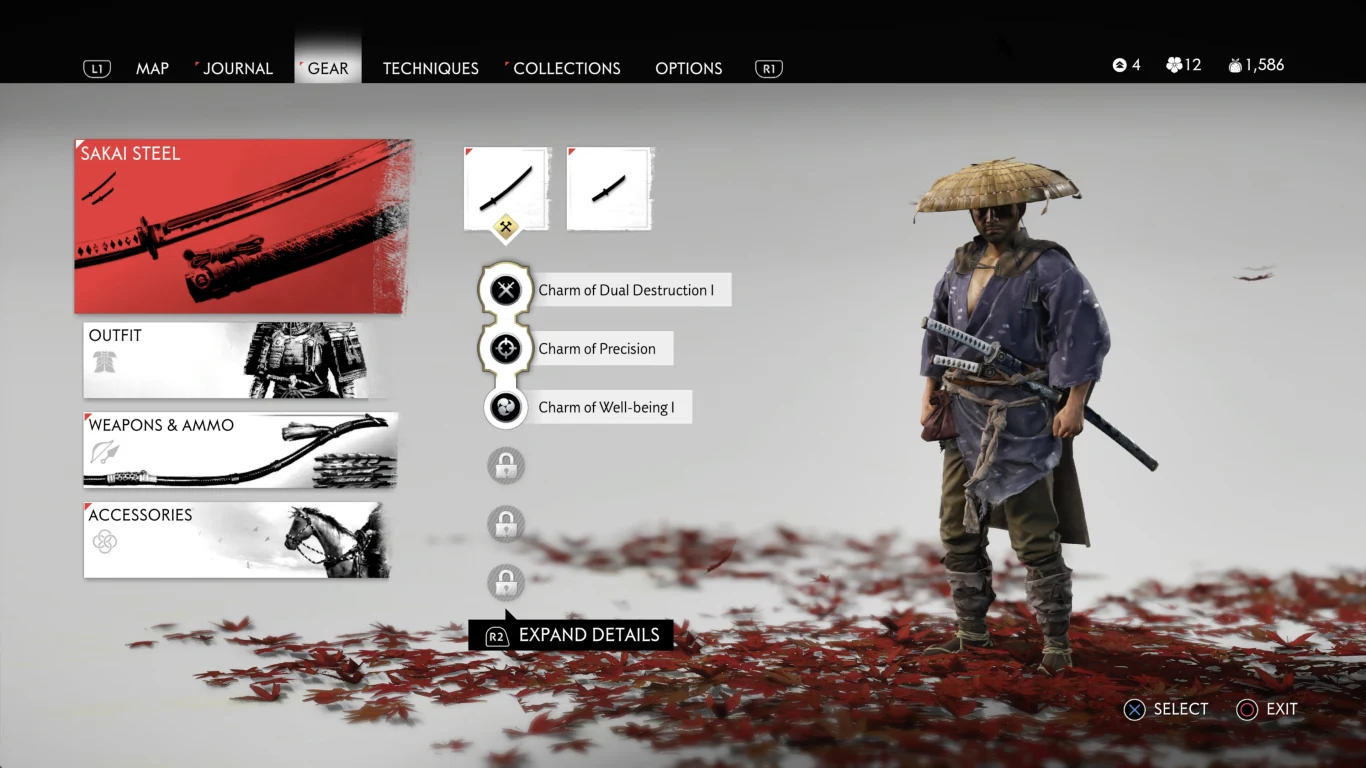Open the Collections tab
Viewport: 1366px width, 768px height.
[565, 68]
